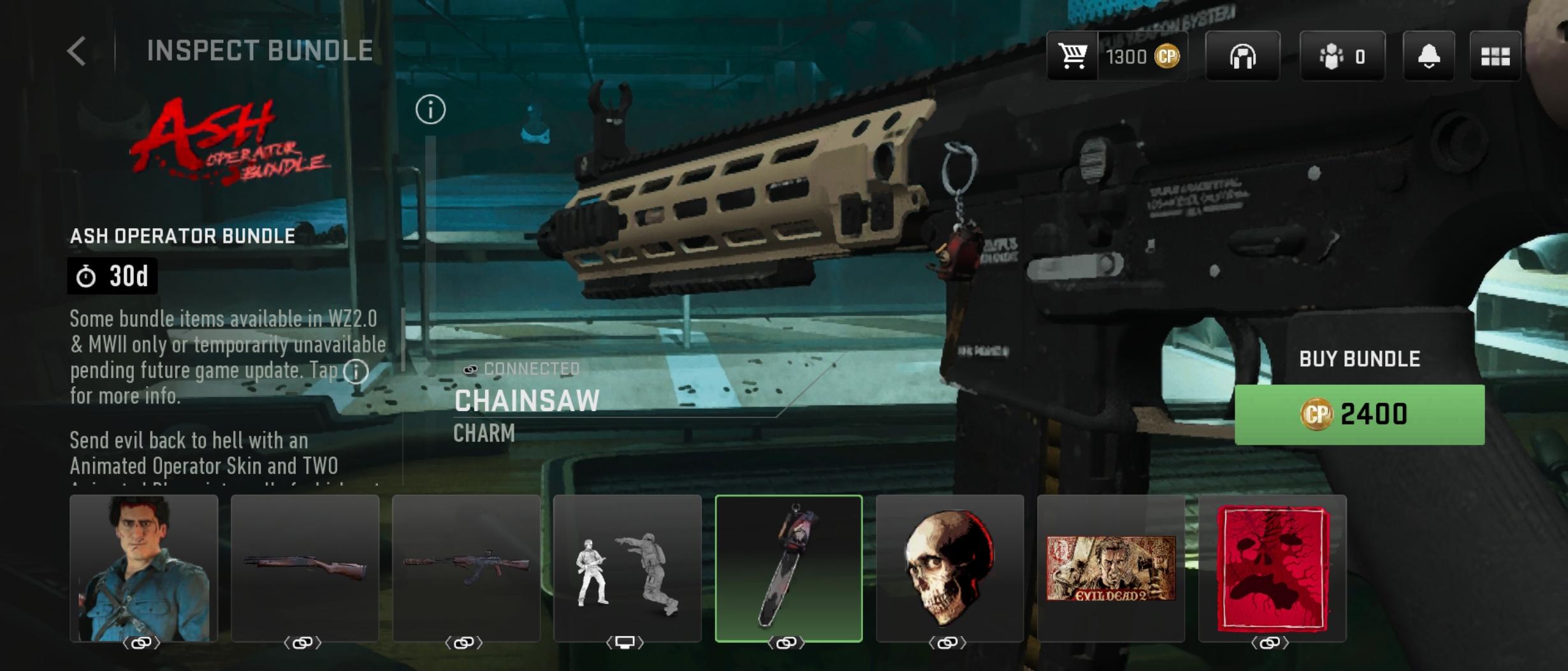Show notifications with the bell icon

click(1428, 57)
